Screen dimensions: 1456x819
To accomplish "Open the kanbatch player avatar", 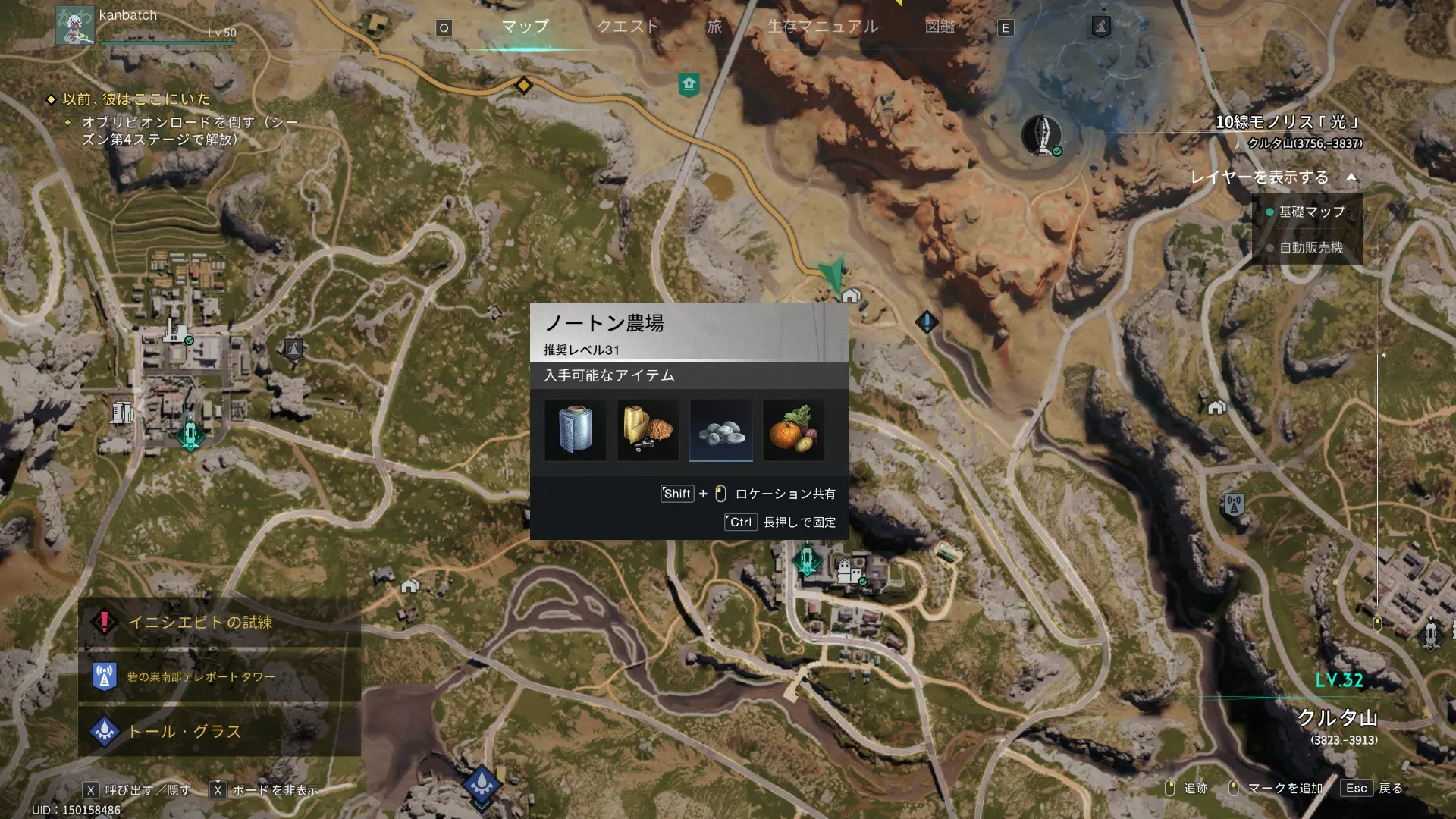I will click(74, 25).
